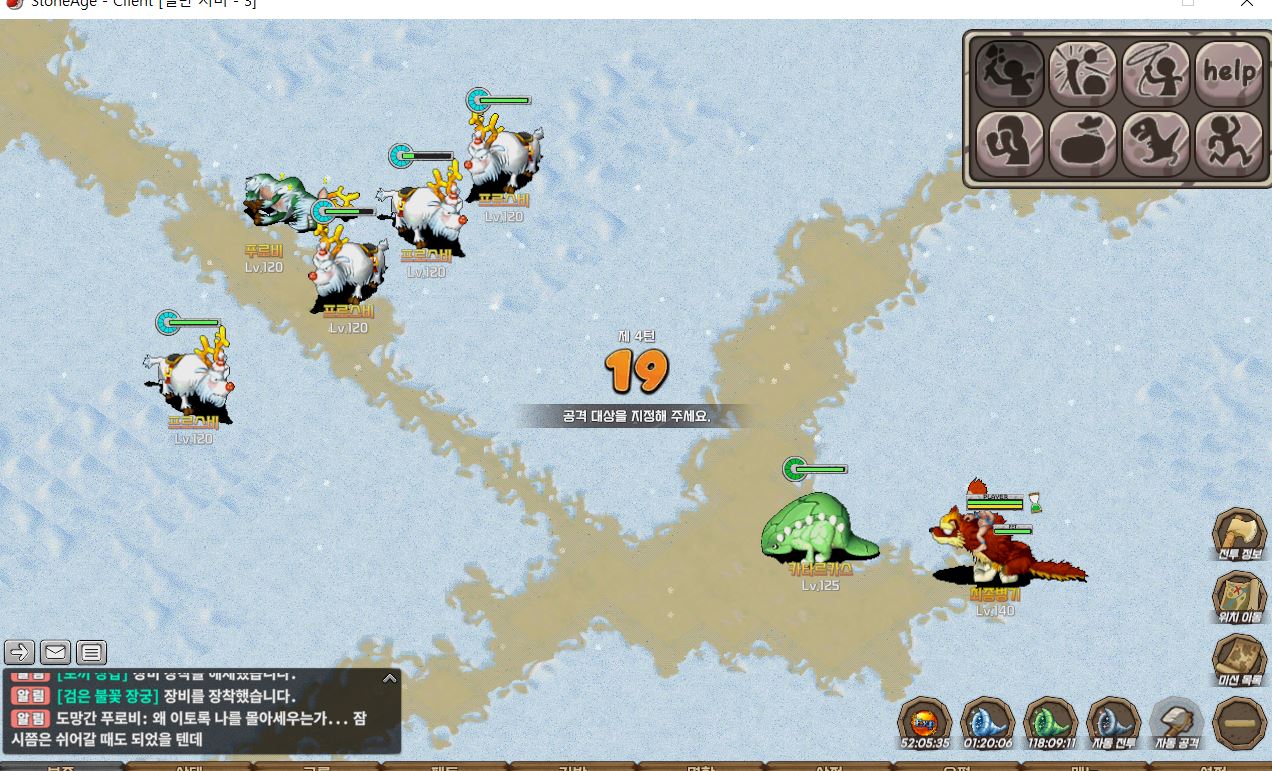The image size is (1272, 771).
Task: Click the green horn buff icon
Action: [1050, 720]
